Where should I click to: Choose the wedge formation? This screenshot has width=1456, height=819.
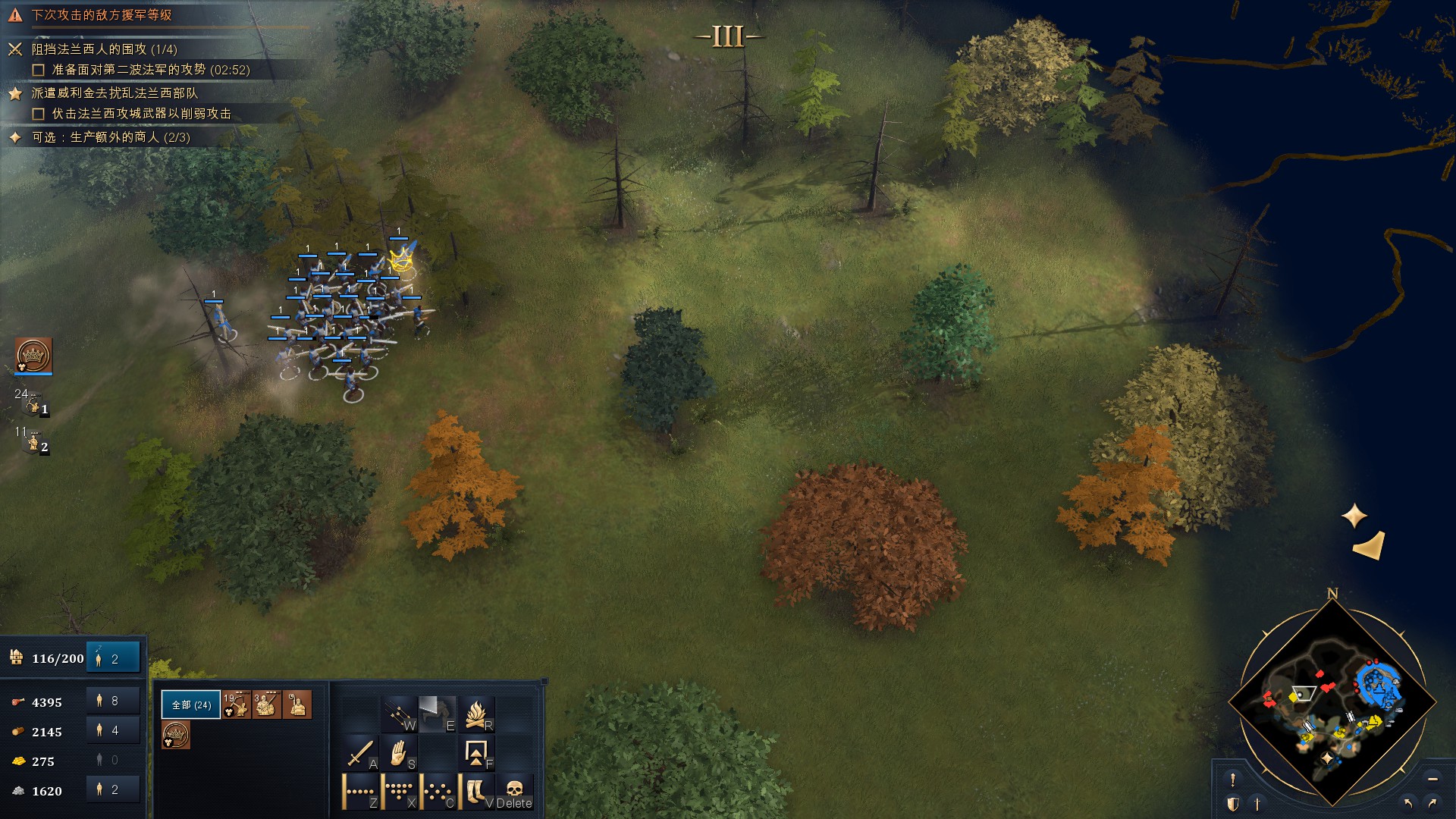[399, 792]
